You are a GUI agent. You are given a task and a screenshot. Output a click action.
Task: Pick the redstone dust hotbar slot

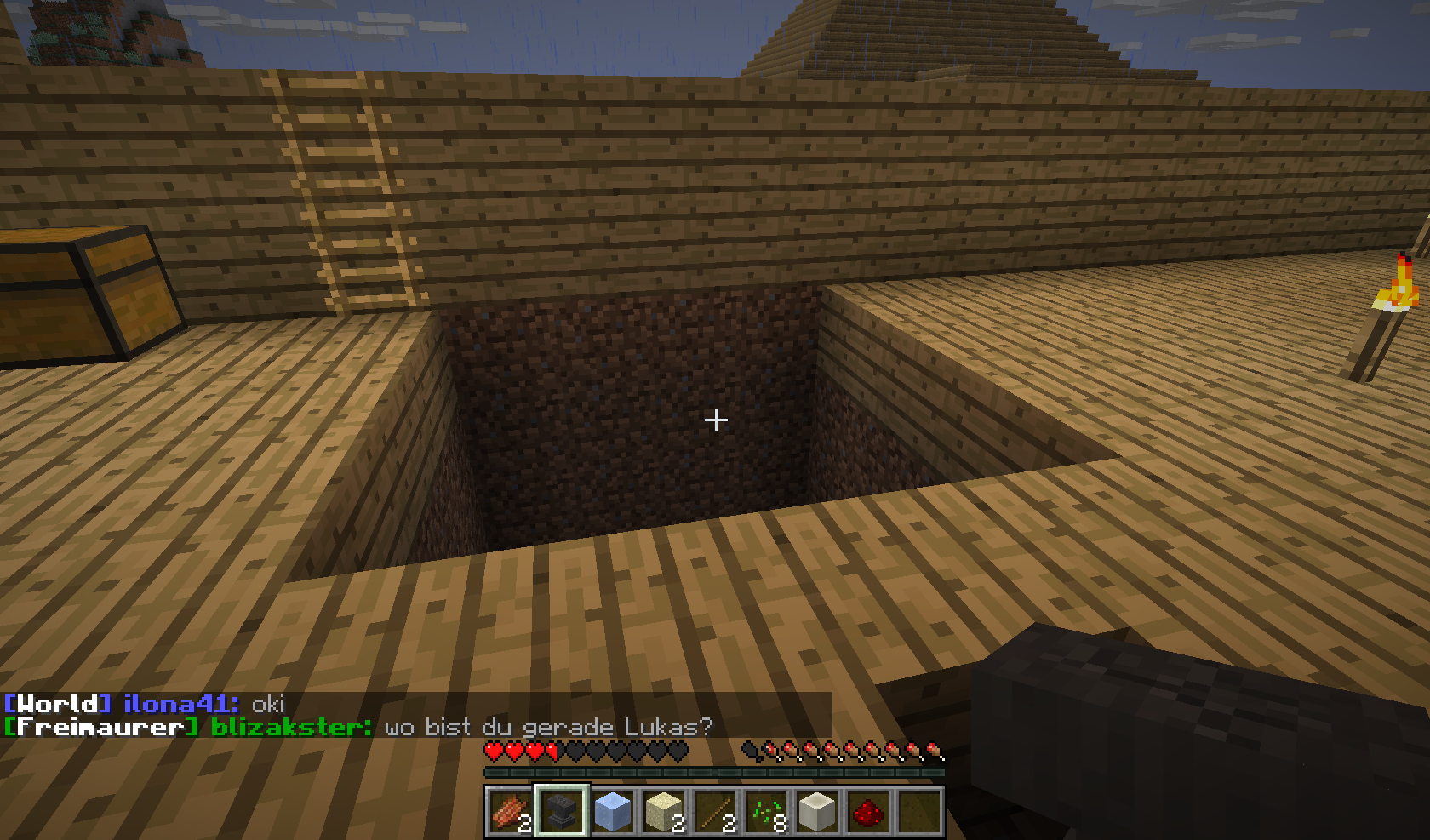(867, 811)
